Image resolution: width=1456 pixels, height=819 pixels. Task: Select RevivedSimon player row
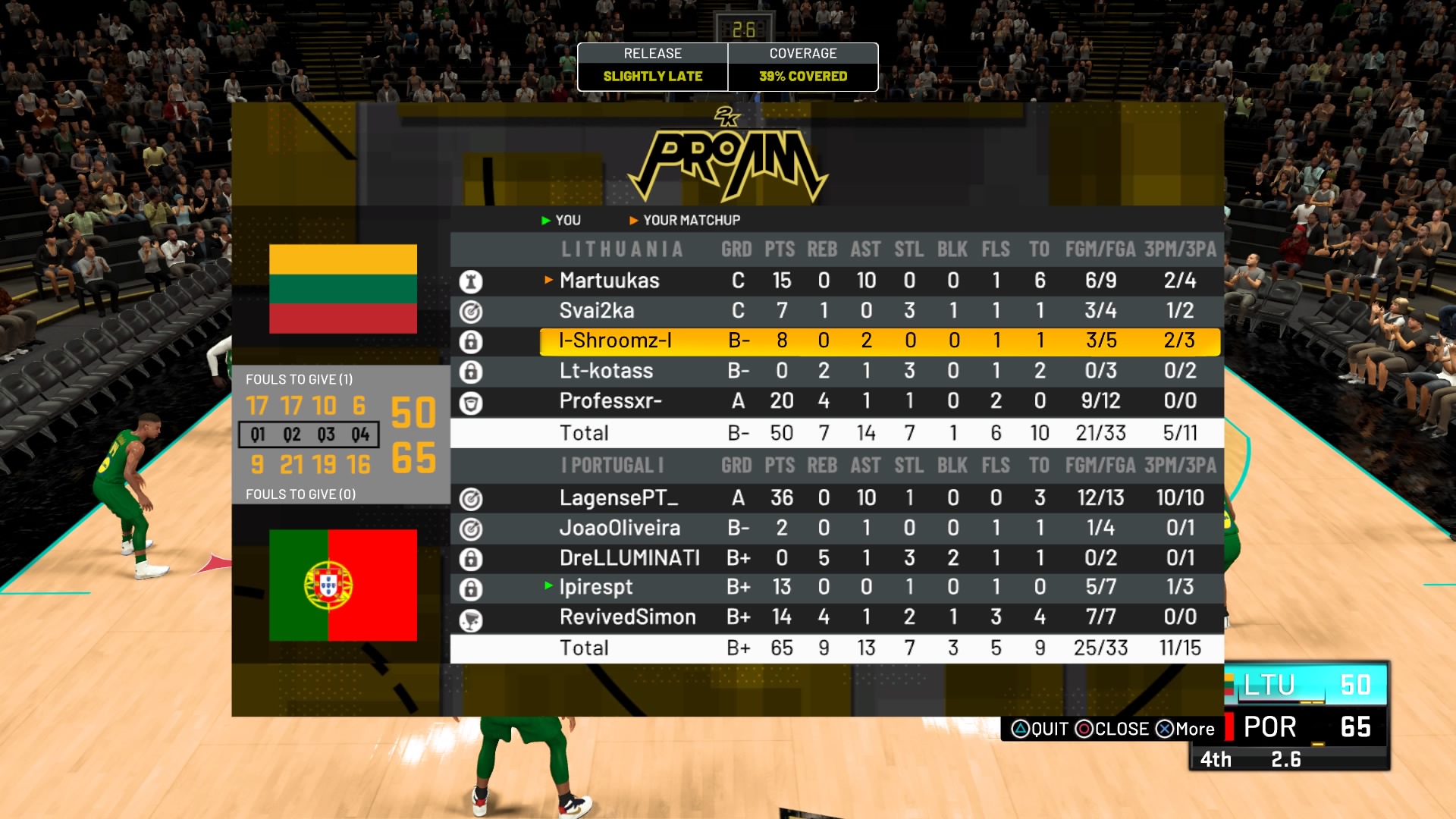(627, 617)
